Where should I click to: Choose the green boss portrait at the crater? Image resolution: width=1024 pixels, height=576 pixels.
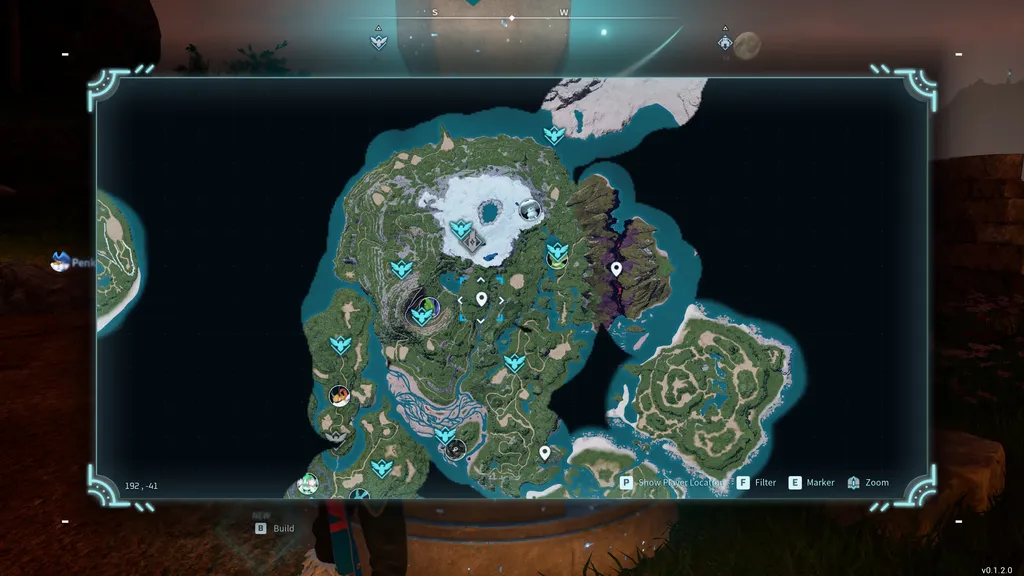pyautogui.click(x=428, y=304)
